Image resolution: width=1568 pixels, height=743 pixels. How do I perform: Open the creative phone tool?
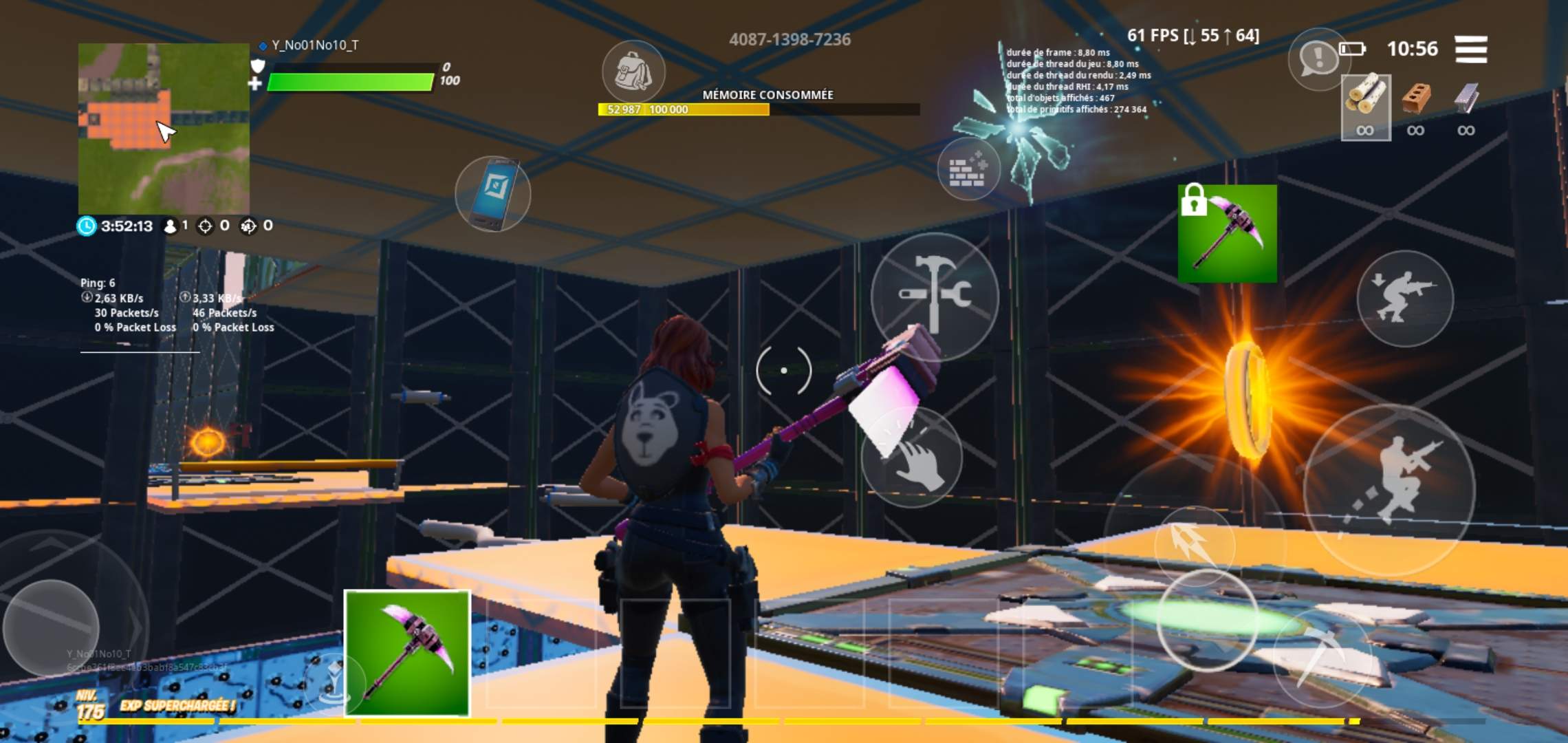492,195
